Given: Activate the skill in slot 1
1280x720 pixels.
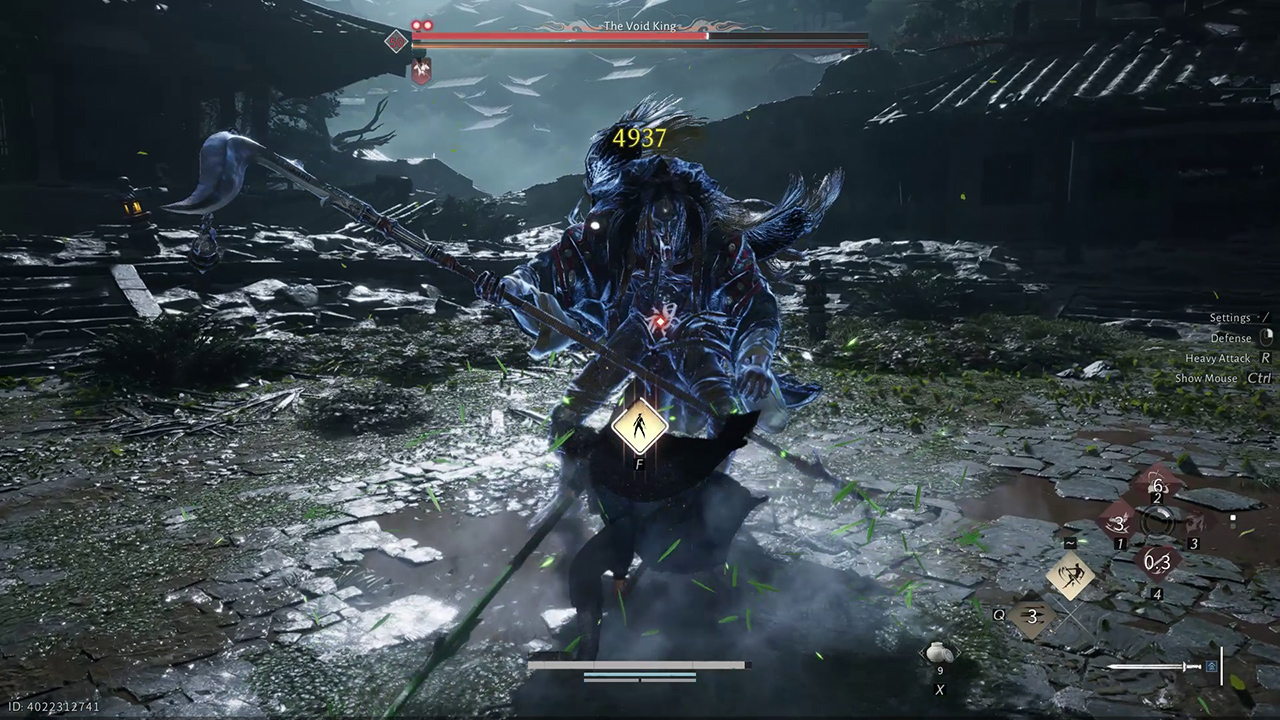Looking at the screenshot, I should [1118, 523].
